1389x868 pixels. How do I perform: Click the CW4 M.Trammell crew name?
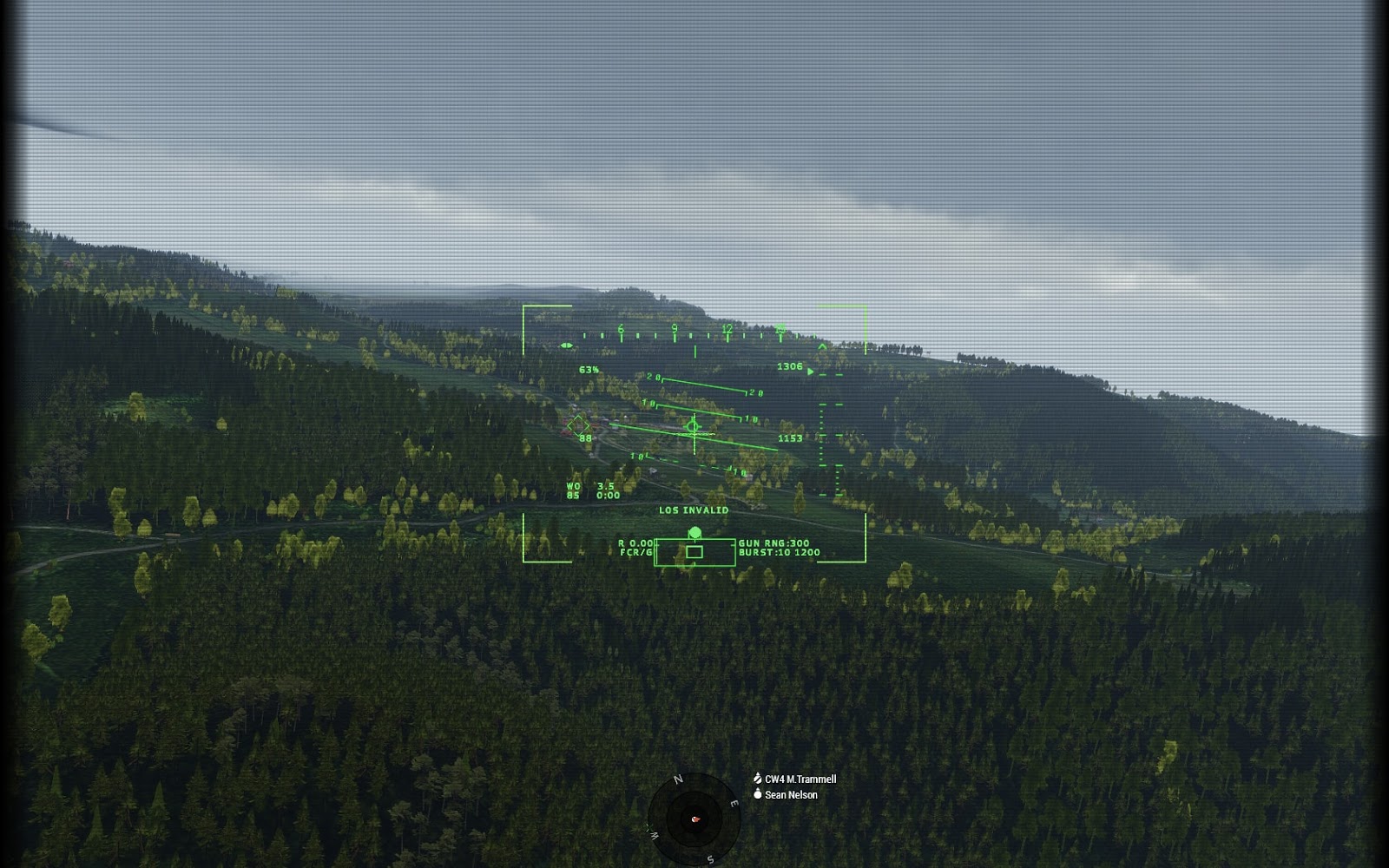coord(800,779)
